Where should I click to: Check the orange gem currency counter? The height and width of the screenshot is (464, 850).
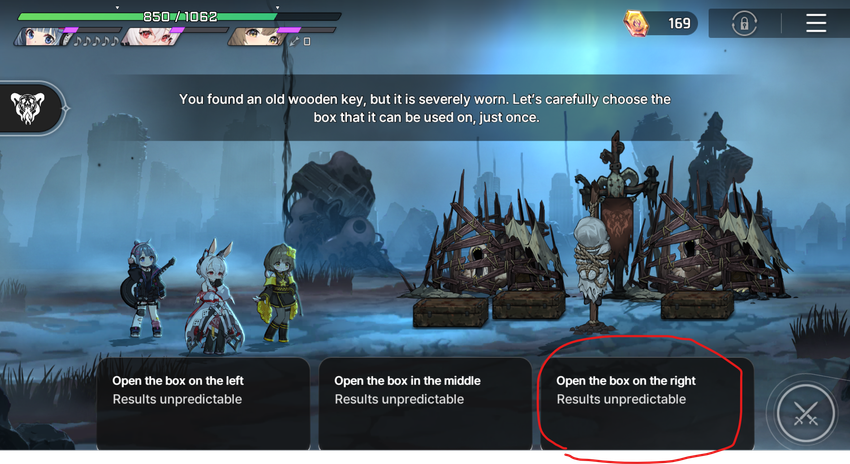click(x=660, y=23)
